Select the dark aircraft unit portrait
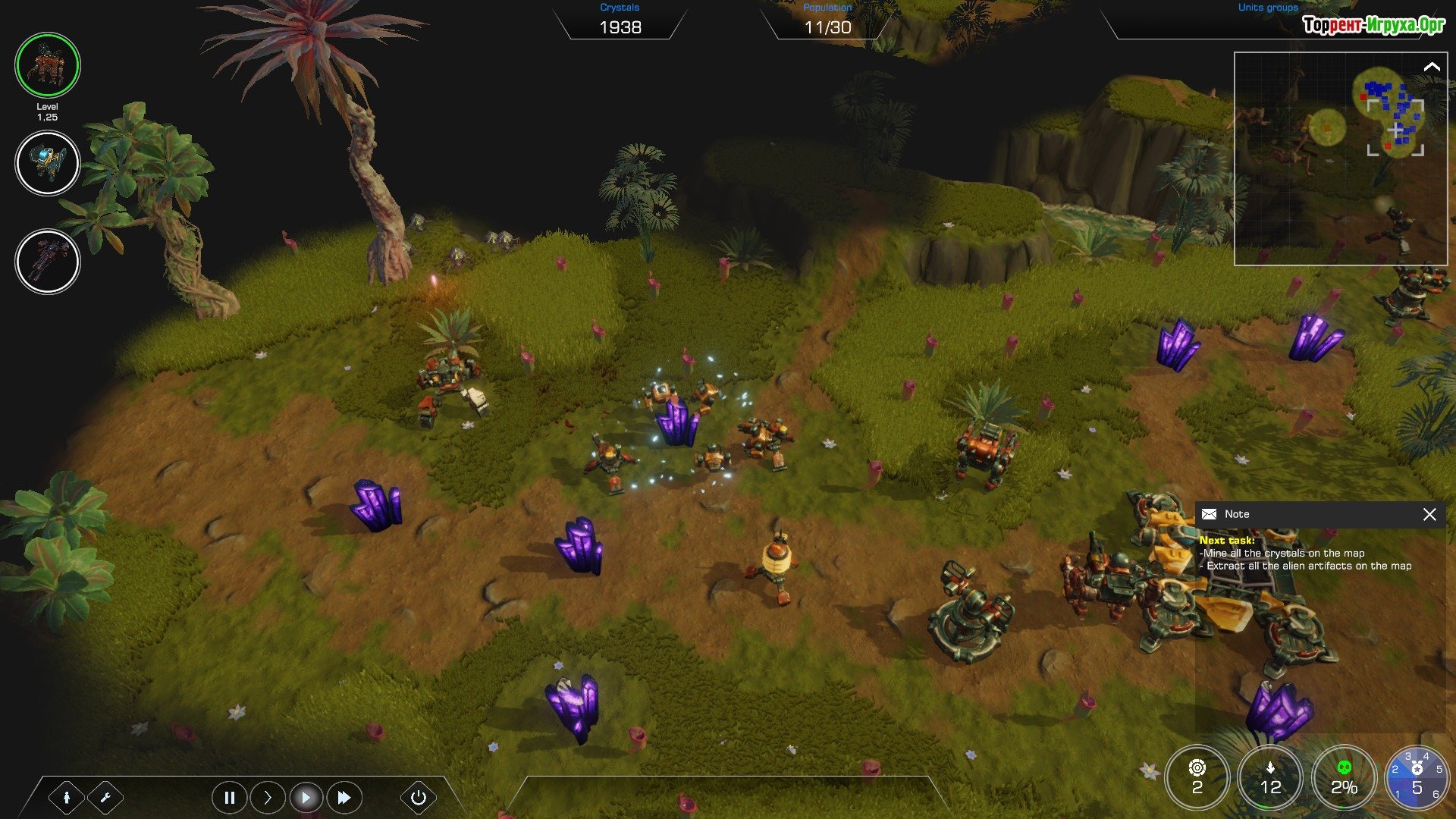The image size is (1456, 819). pos(47,262)
